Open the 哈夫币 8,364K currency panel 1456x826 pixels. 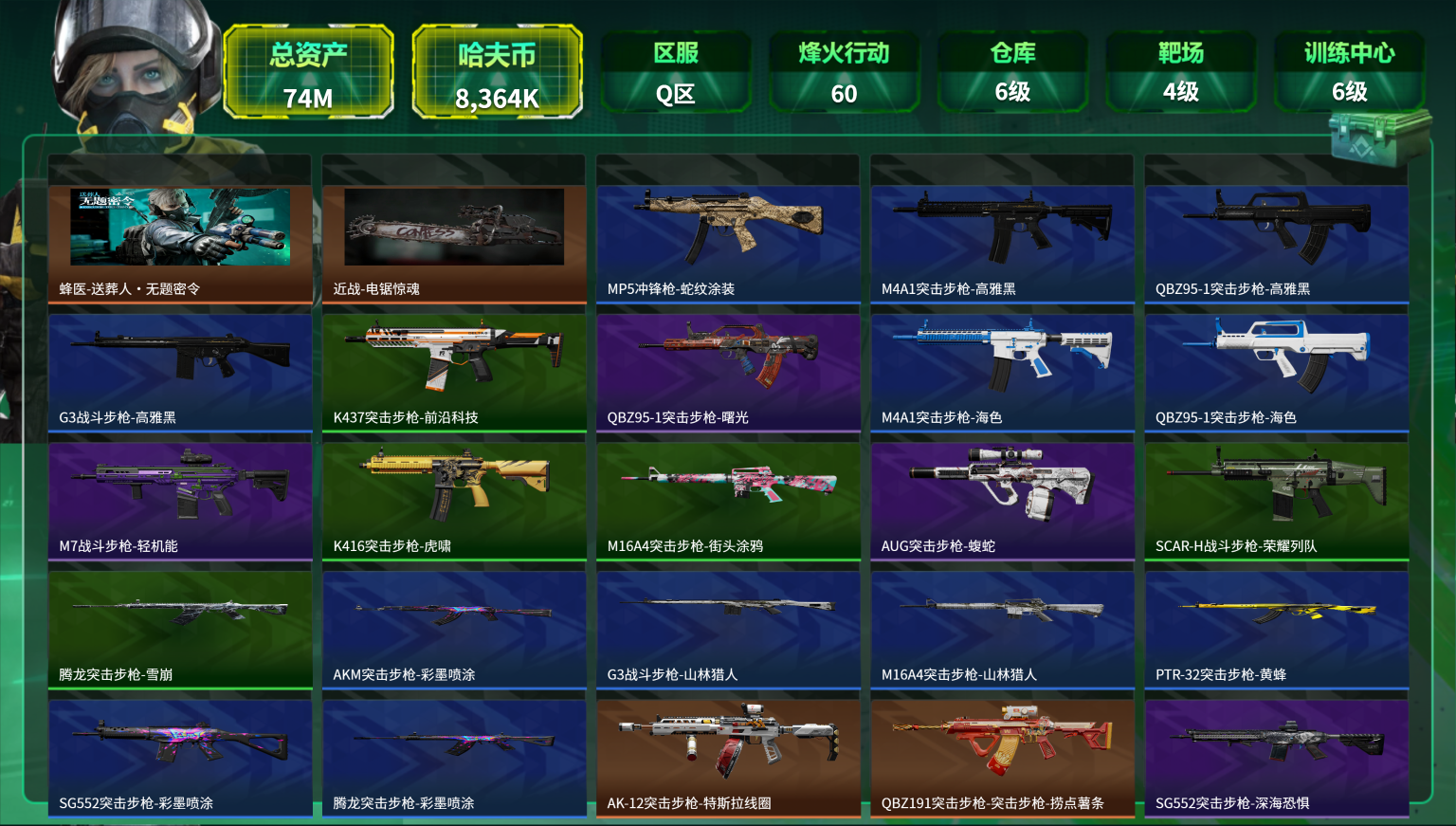pos(496,71)
